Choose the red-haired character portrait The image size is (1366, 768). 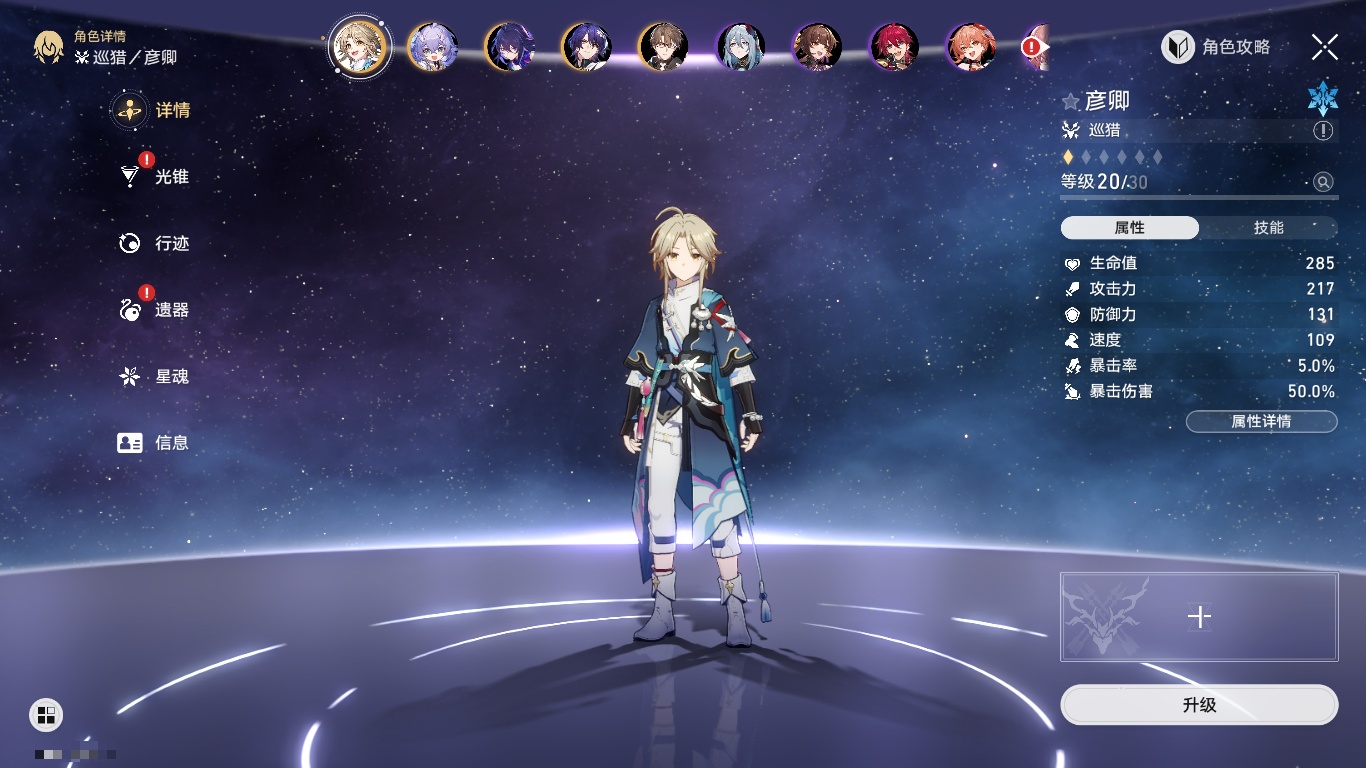(x=894, y=47)
